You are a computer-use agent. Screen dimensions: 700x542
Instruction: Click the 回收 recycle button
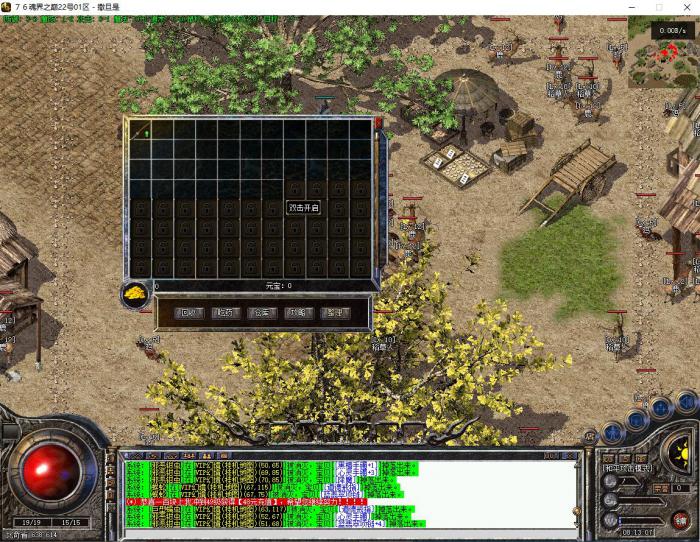pyautogui.click(x=189, y=312)
